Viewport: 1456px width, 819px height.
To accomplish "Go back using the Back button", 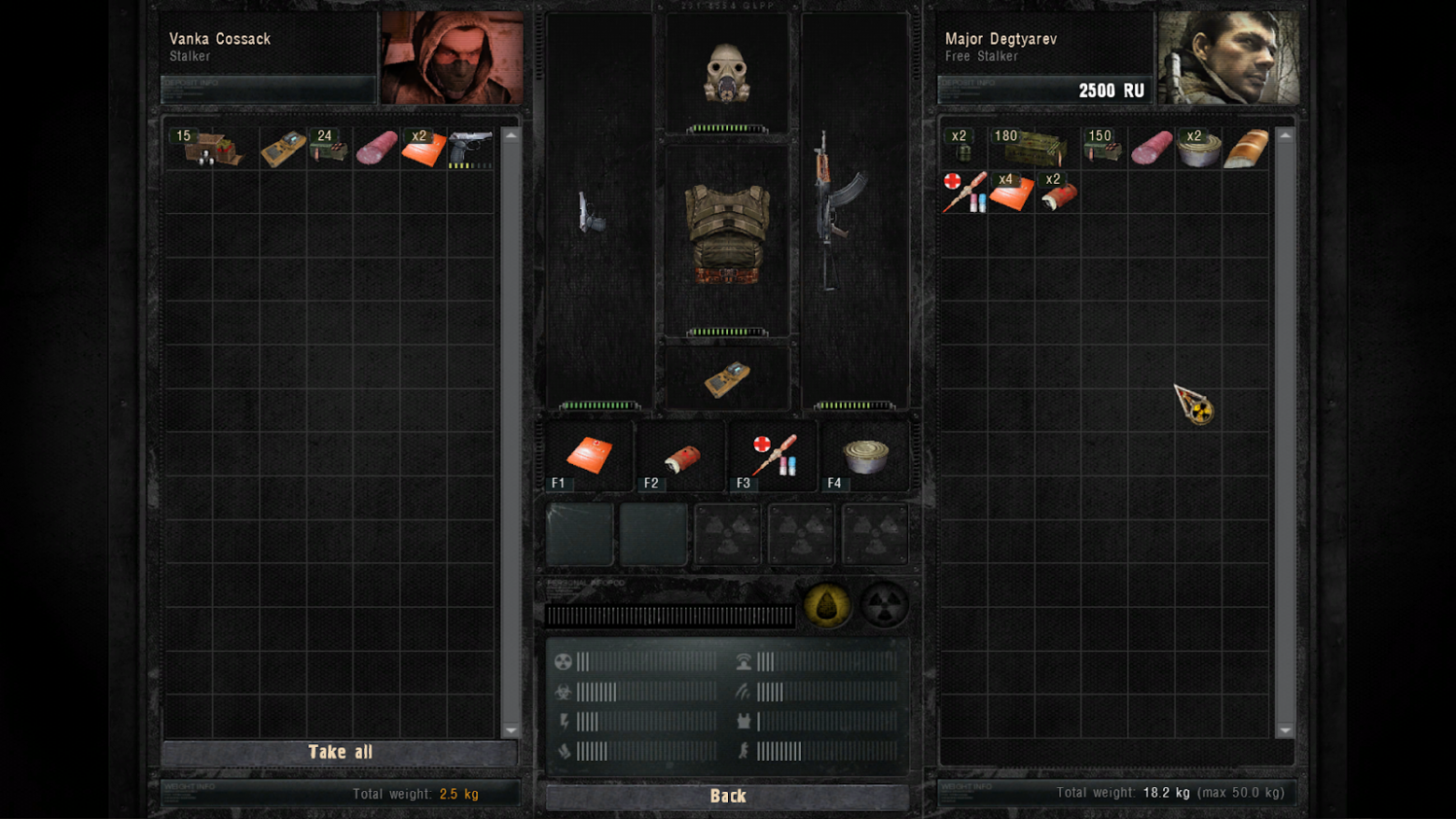I will [727, 797].
